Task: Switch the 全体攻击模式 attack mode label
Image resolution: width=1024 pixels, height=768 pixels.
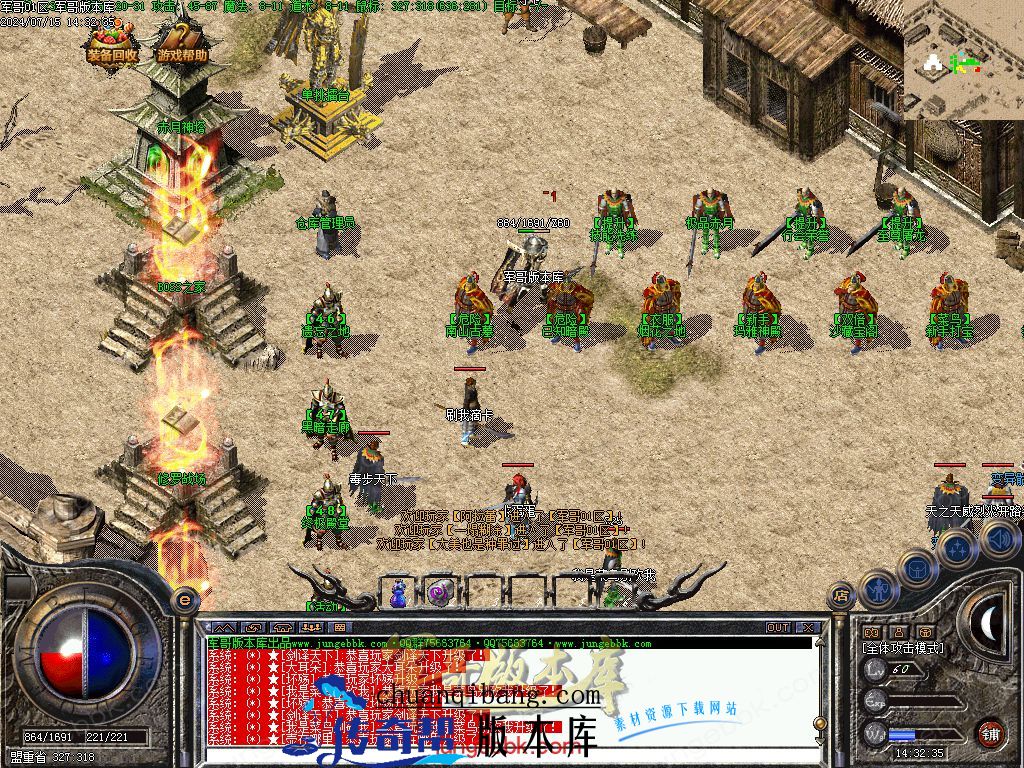Action: point(903,648)
